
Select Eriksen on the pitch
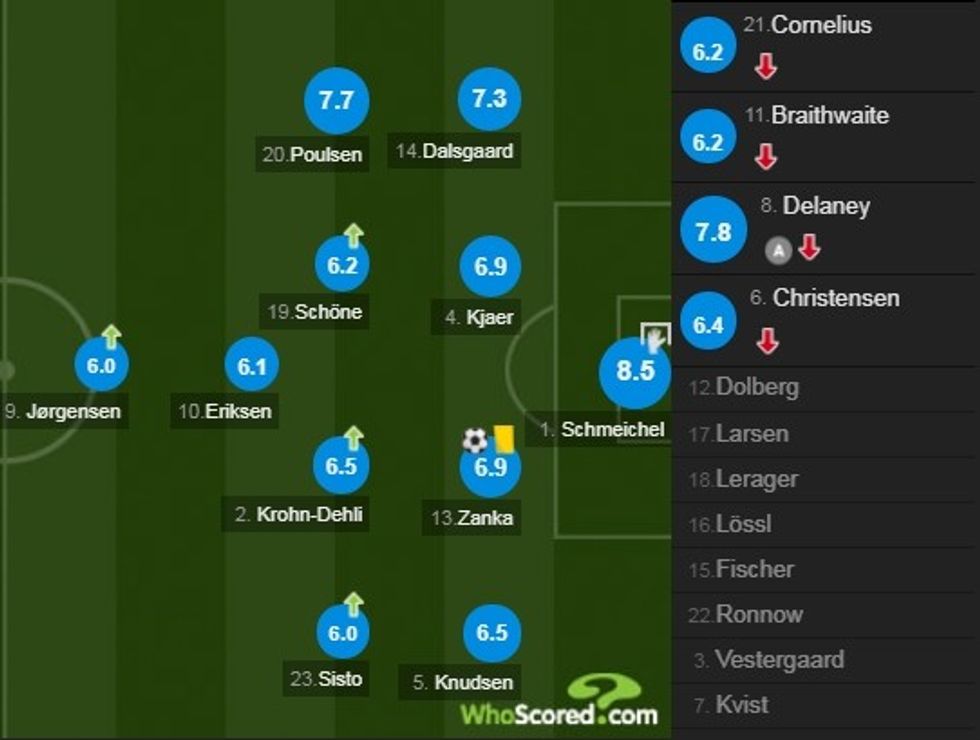click(252, 367)
